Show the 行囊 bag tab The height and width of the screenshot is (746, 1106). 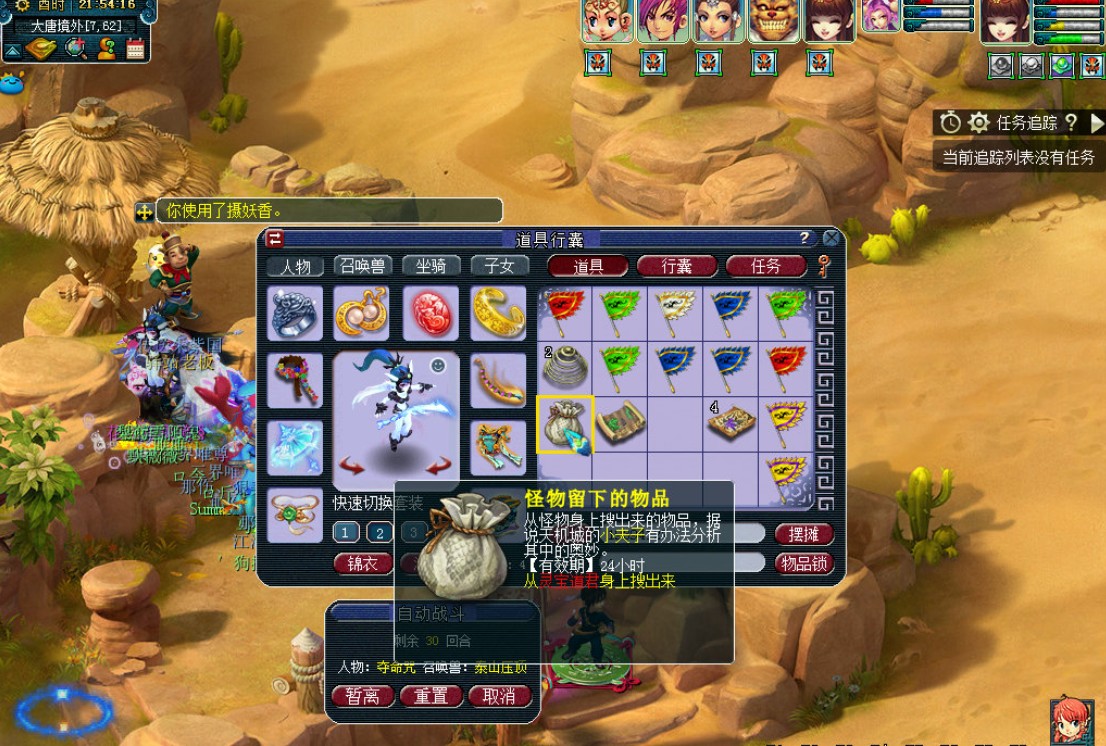click(677, 266)
